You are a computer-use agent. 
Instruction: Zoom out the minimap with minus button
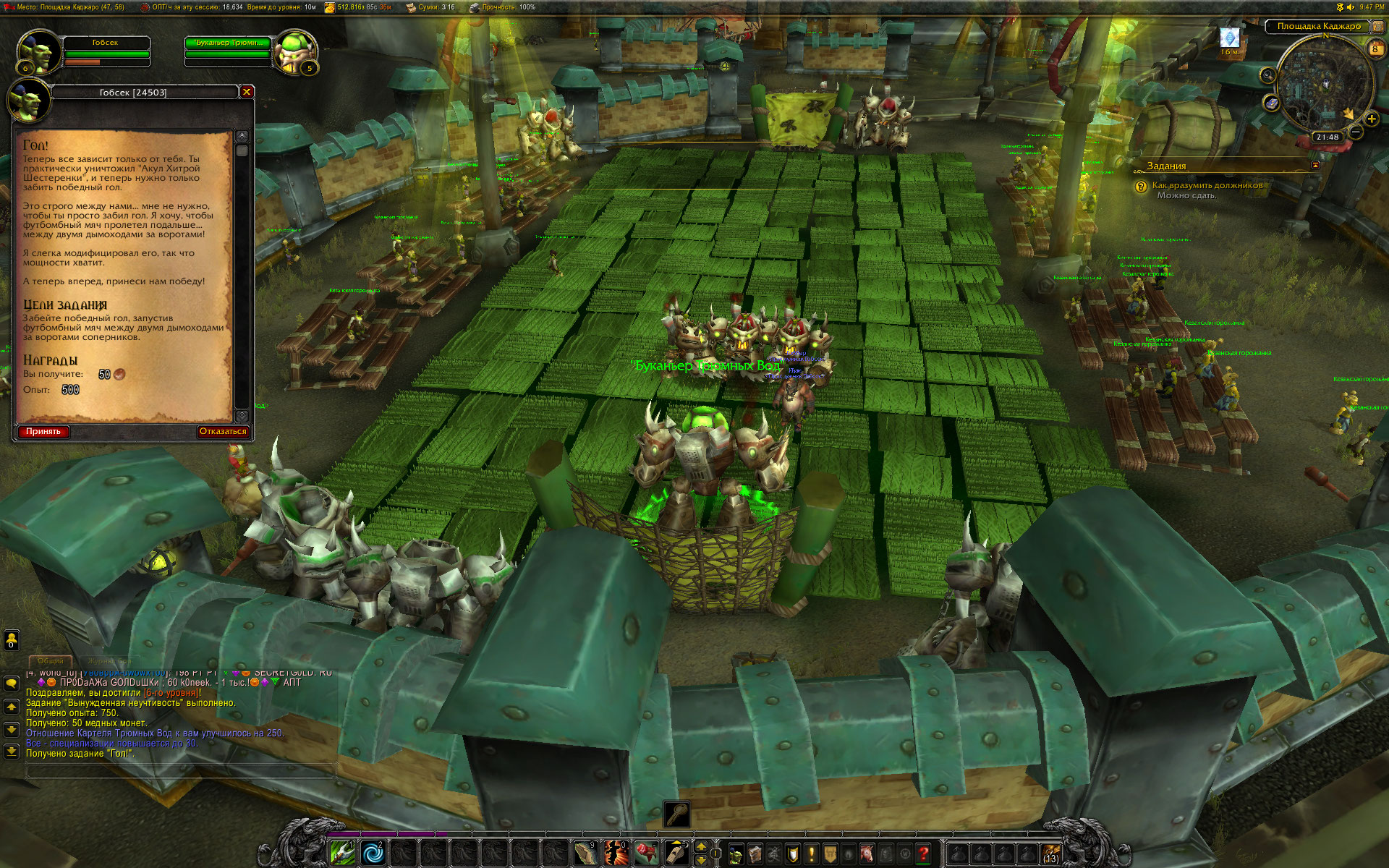pos(1355,132)
